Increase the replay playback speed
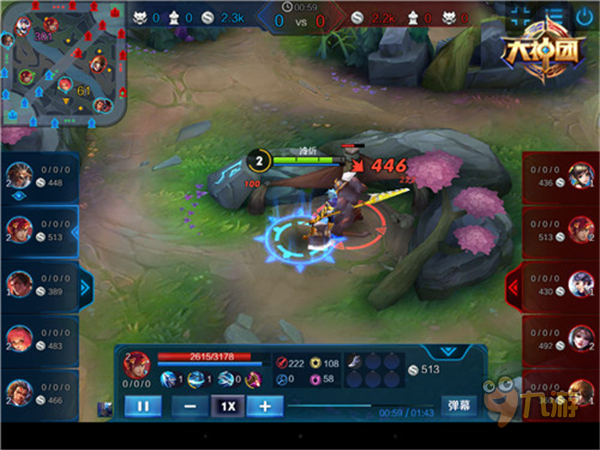 [265, 406]
